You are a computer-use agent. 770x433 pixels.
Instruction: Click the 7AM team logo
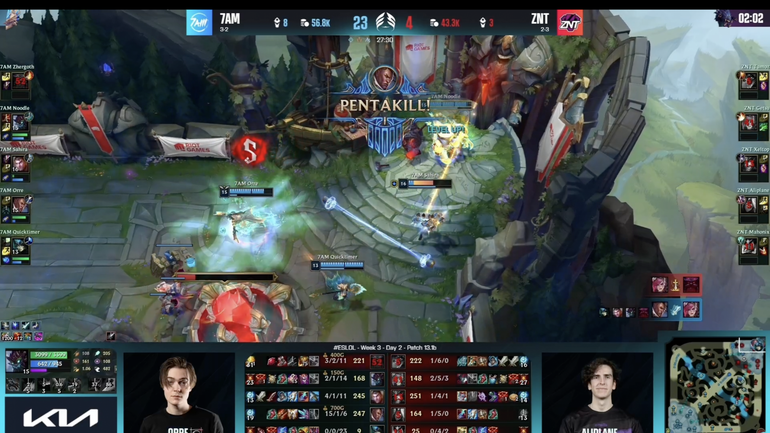coord(199,22)
